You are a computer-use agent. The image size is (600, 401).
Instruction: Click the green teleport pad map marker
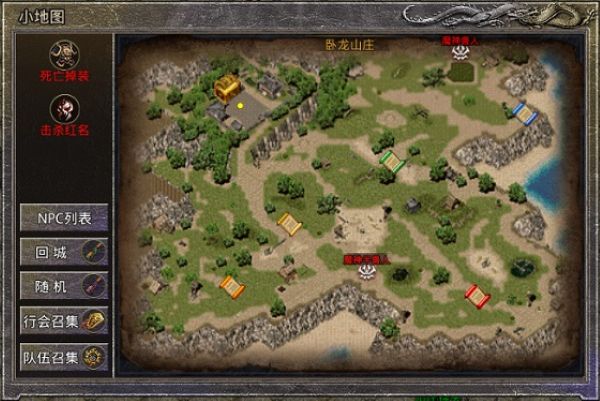click(x=392, y=161)
